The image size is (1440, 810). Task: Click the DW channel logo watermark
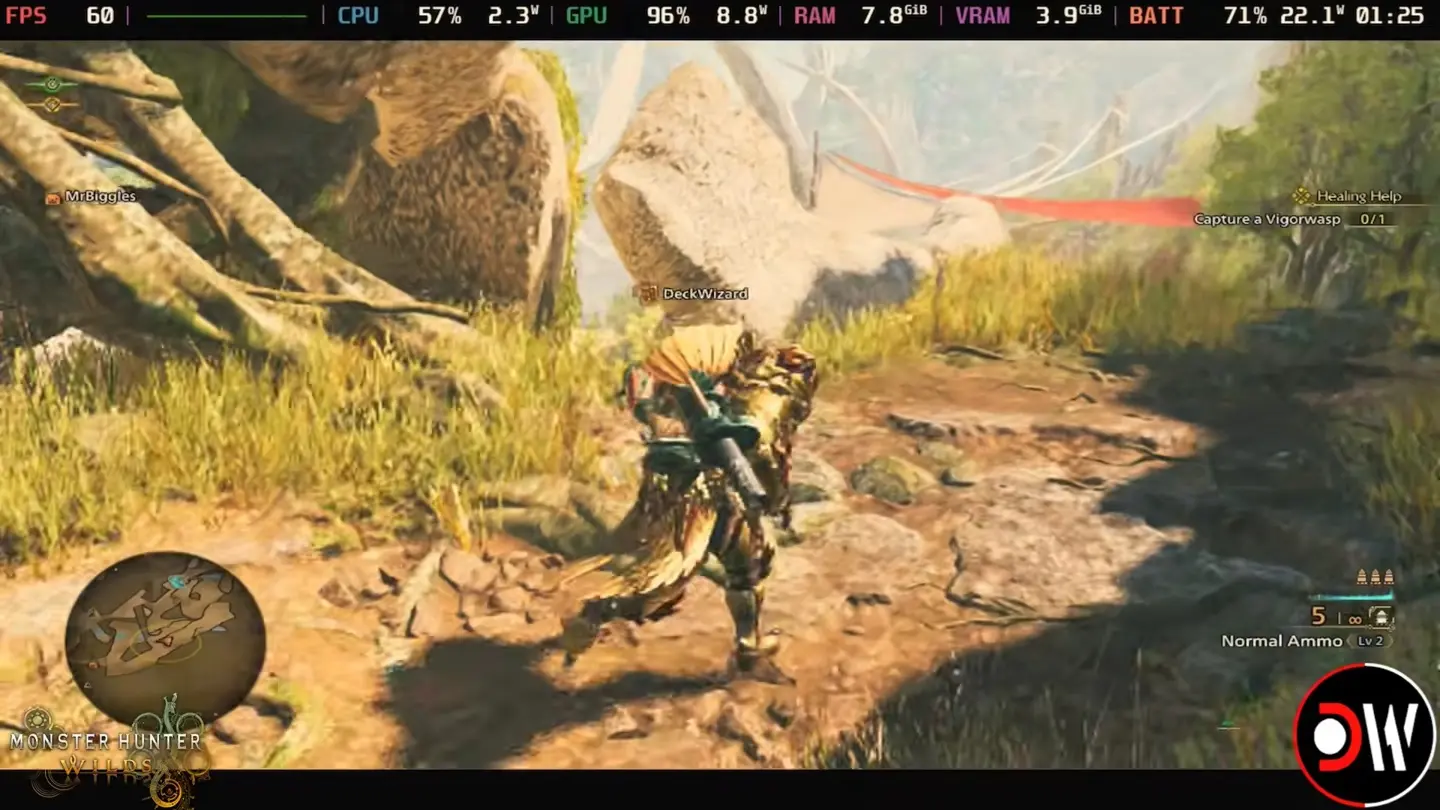1364,735
